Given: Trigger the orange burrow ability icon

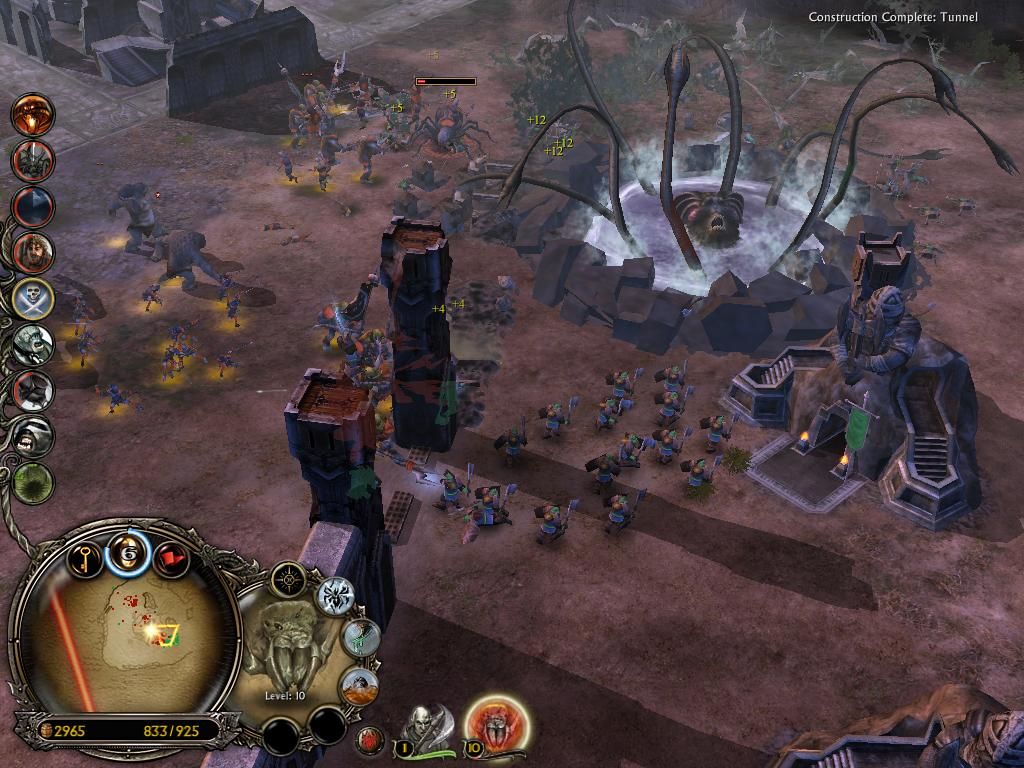Looking at the screenshot, I should (359, 686).
